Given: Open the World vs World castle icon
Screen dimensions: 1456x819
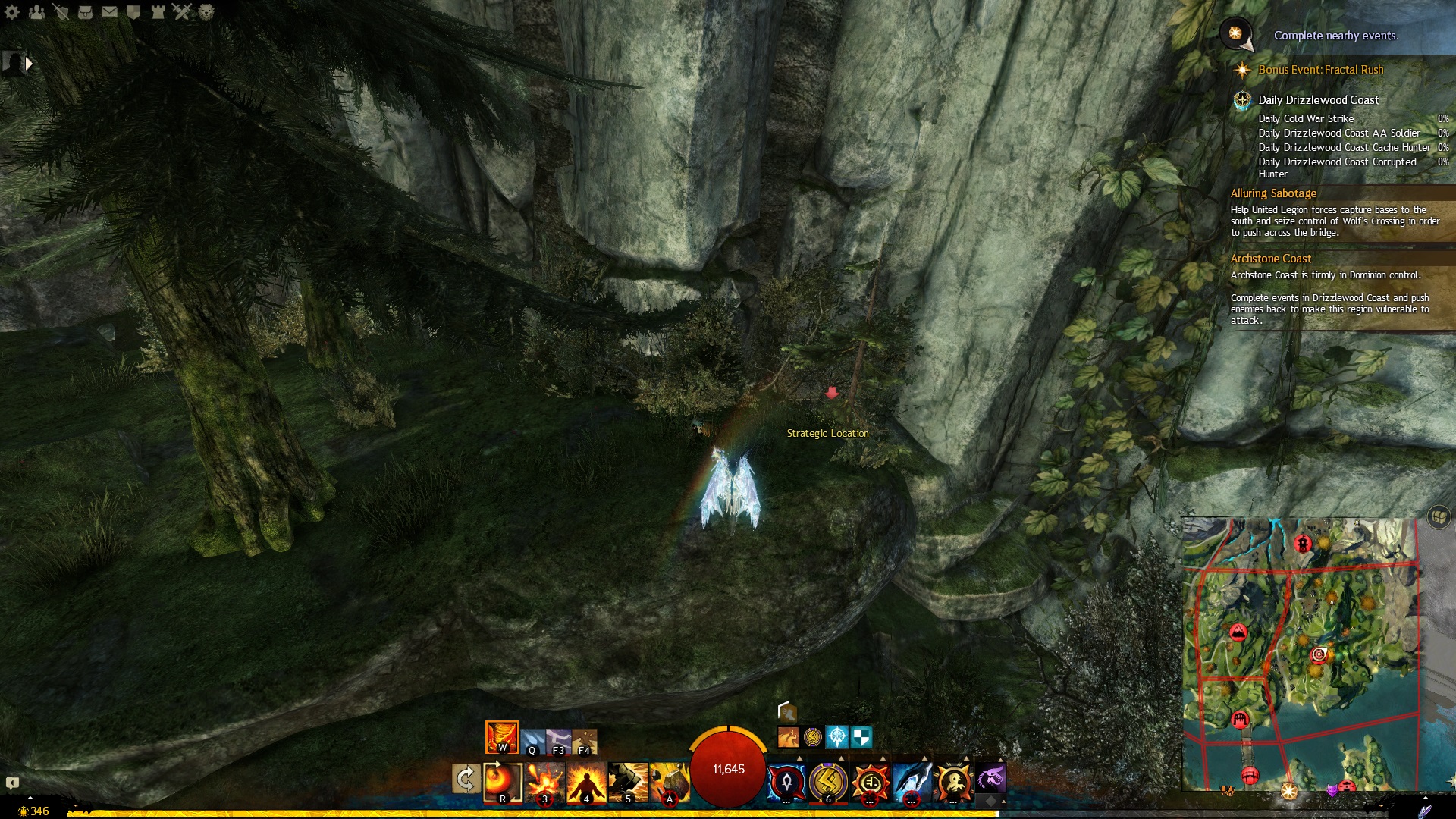Looking at the screenshot, I should tap(158, 12).
